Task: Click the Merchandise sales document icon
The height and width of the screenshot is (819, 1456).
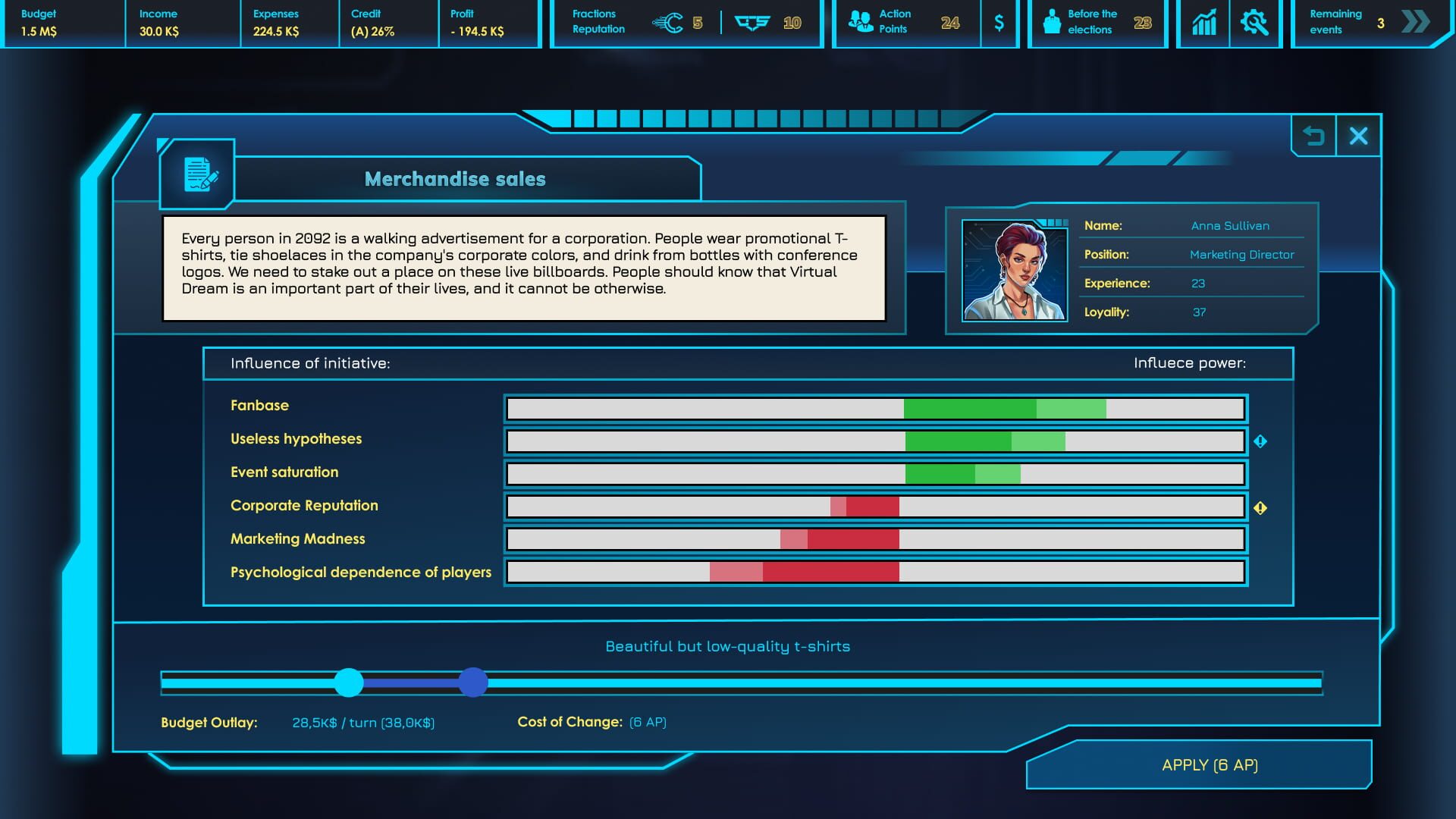Action: (x=197, y=175)
